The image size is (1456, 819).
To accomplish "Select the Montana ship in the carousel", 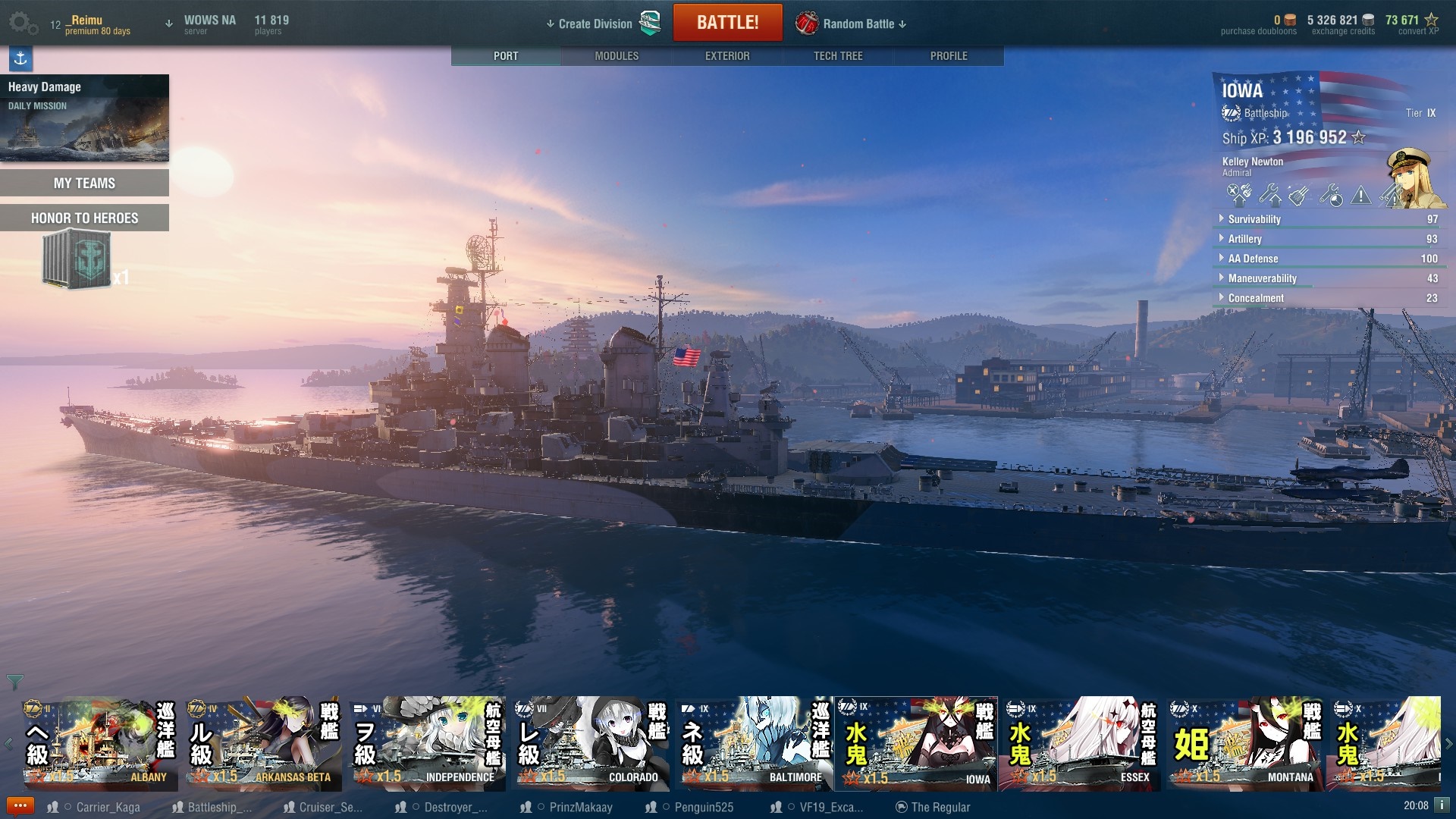I will click(1244, 745).
